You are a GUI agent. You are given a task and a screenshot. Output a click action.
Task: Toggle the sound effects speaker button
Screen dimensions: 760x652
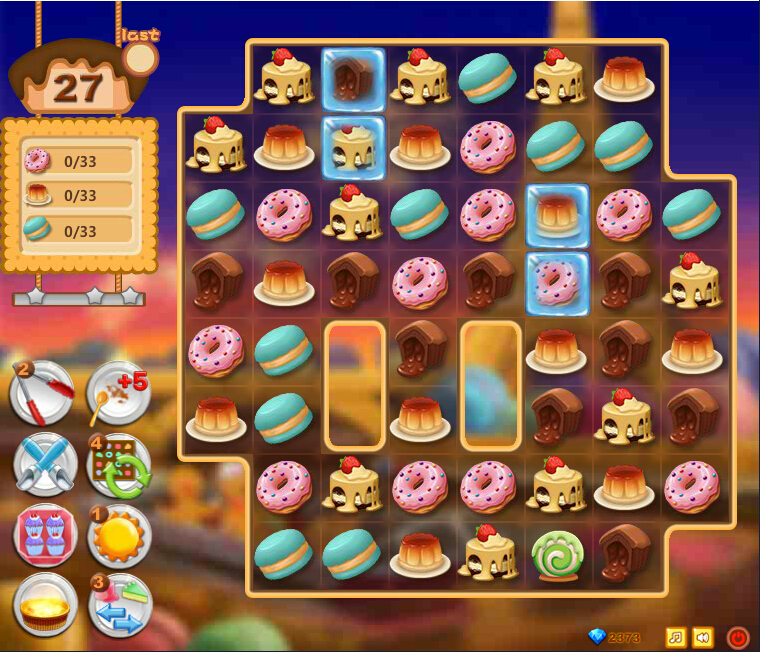tap(703, 637)
